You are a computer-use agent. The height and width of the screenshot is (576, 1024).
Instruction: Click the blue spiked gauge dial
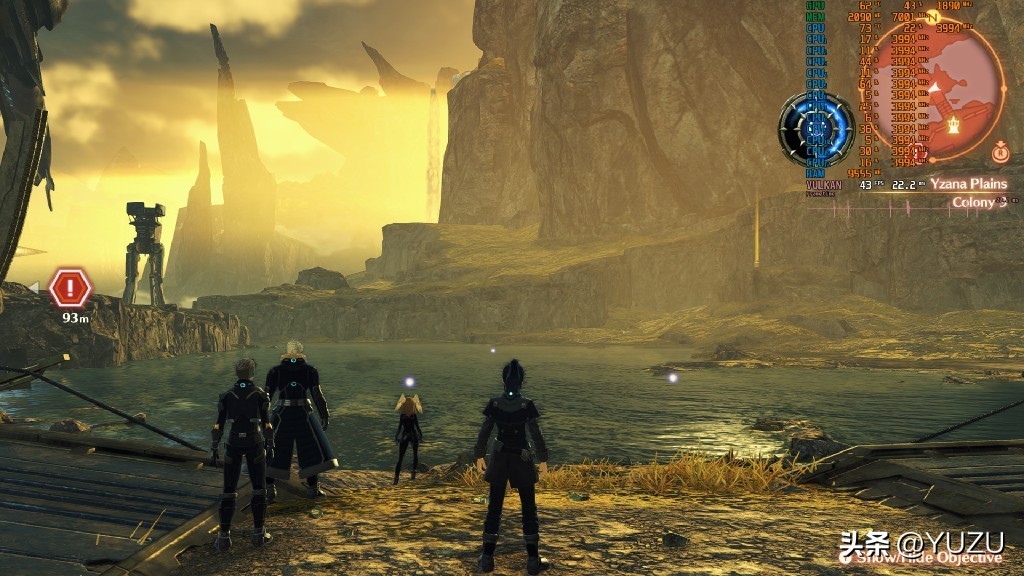[816, 128]
